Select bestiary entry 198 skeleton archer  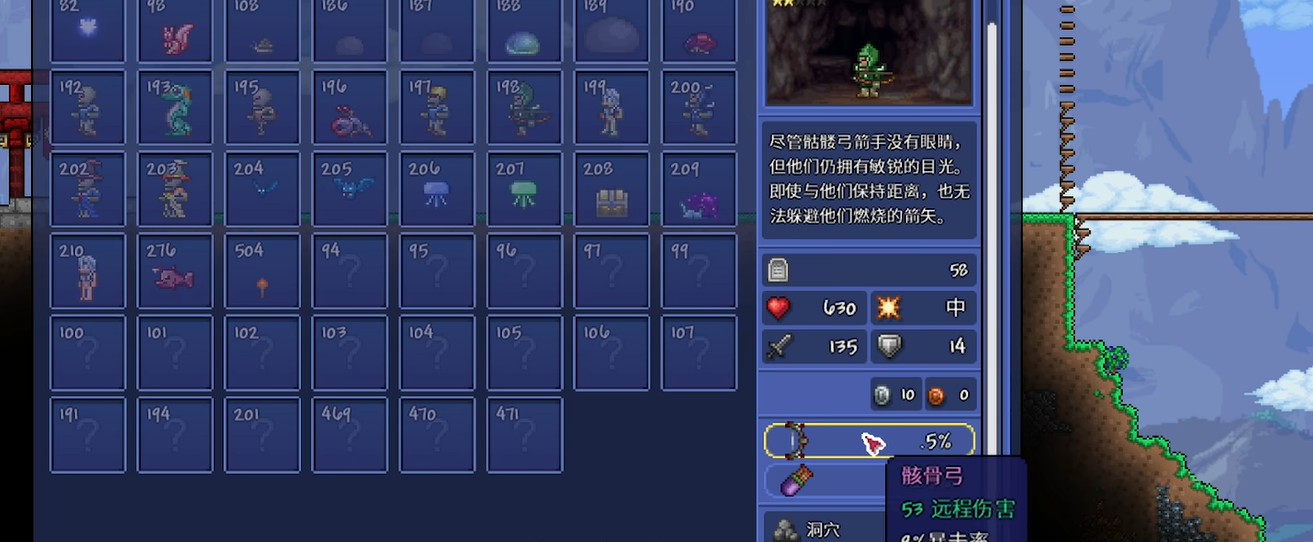[x=525, y=107]
